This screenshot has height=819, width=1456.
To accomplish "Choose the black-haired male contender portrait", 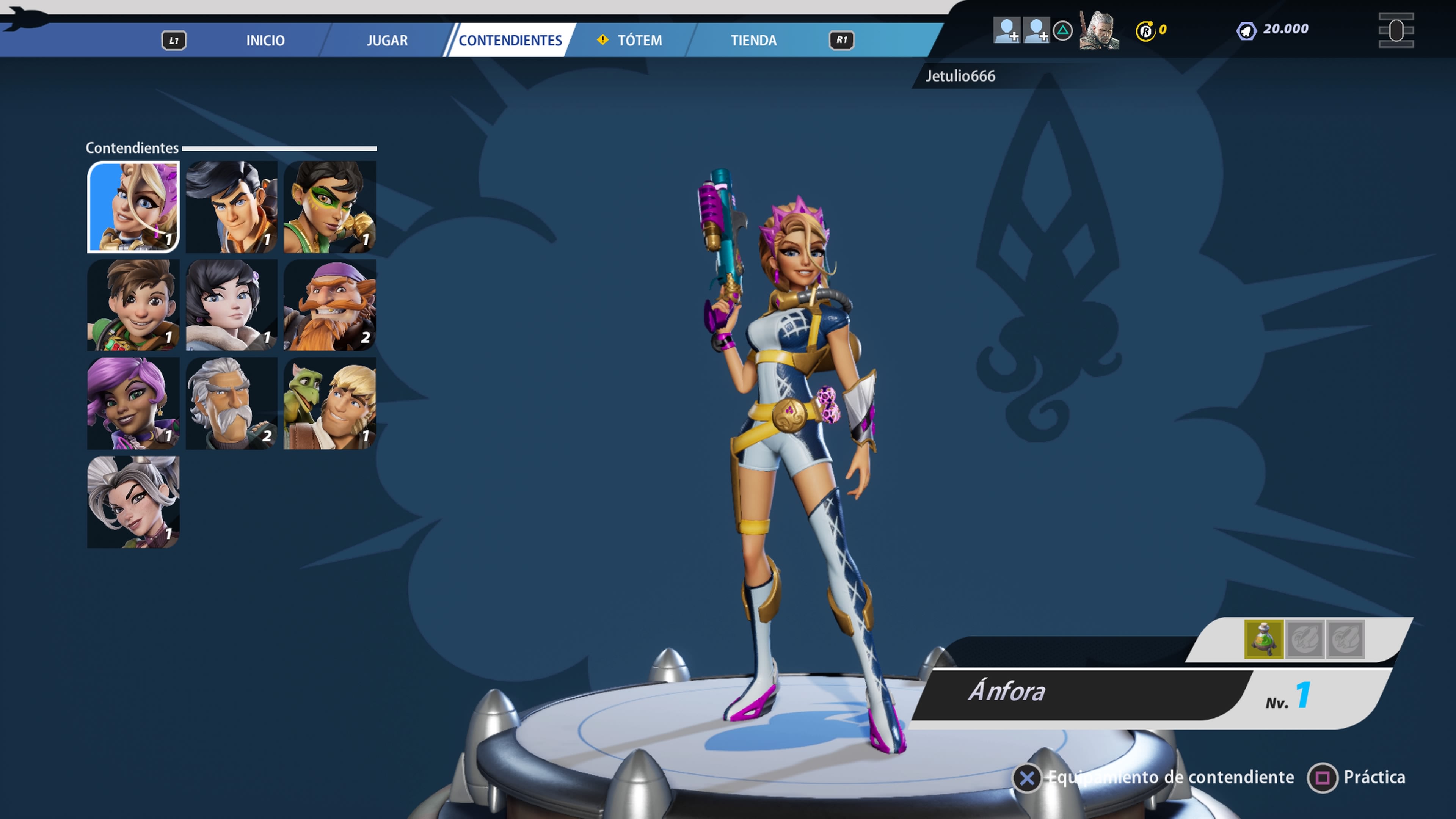I will coord(232,207).
